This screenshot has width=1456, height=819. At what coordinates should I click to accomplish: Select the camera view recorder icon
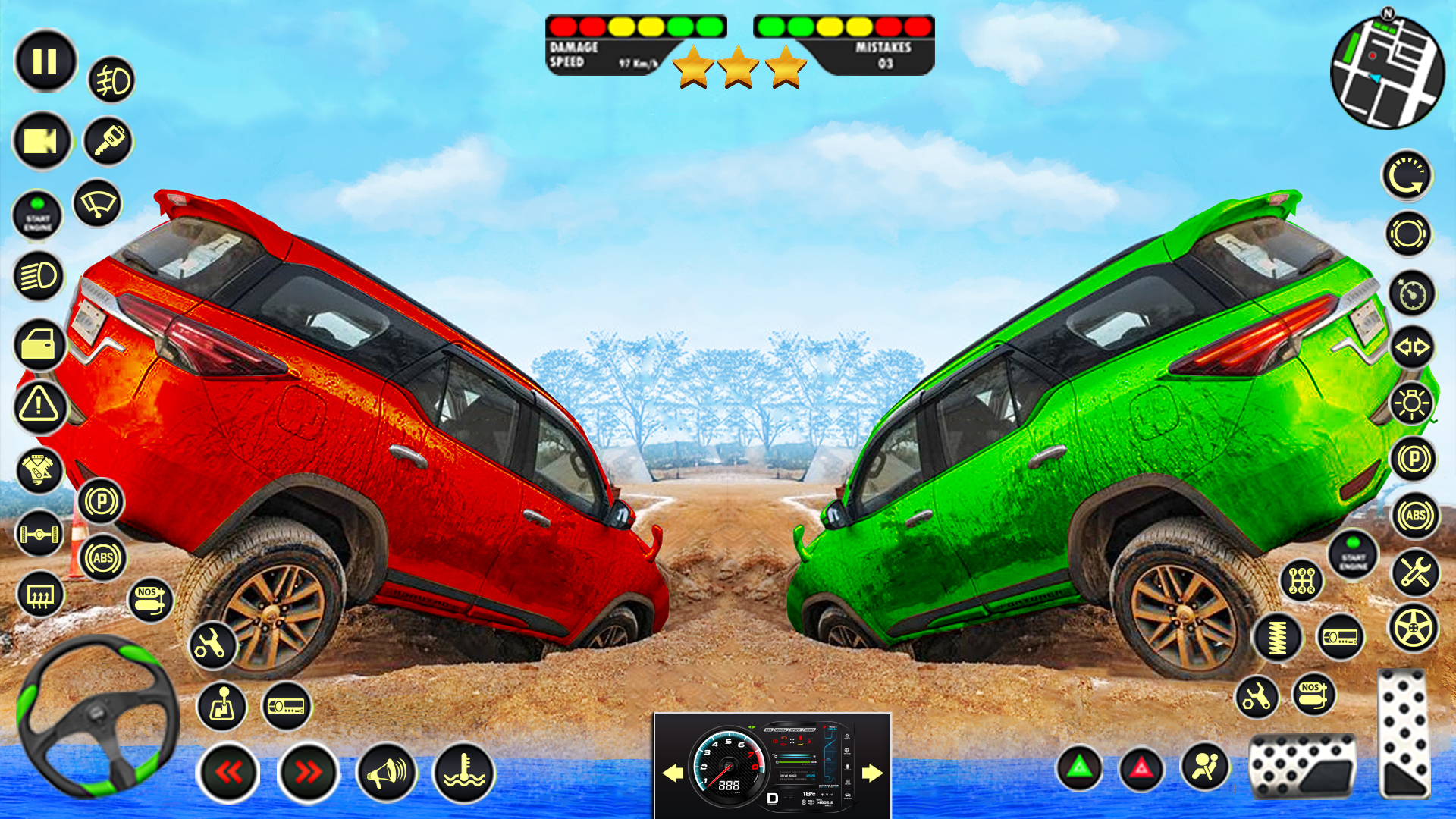pos(42,140)
